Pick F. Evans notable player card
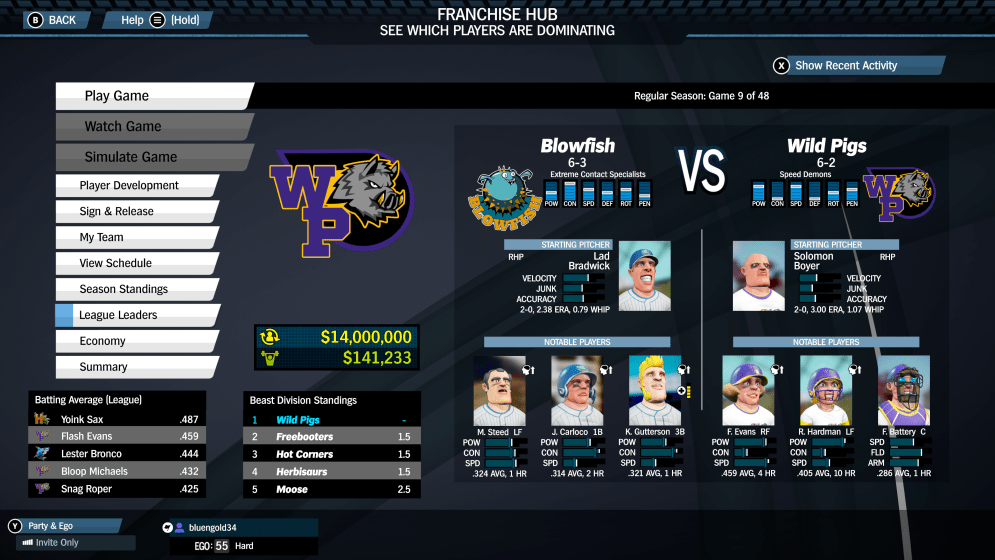 coord(748,391)
